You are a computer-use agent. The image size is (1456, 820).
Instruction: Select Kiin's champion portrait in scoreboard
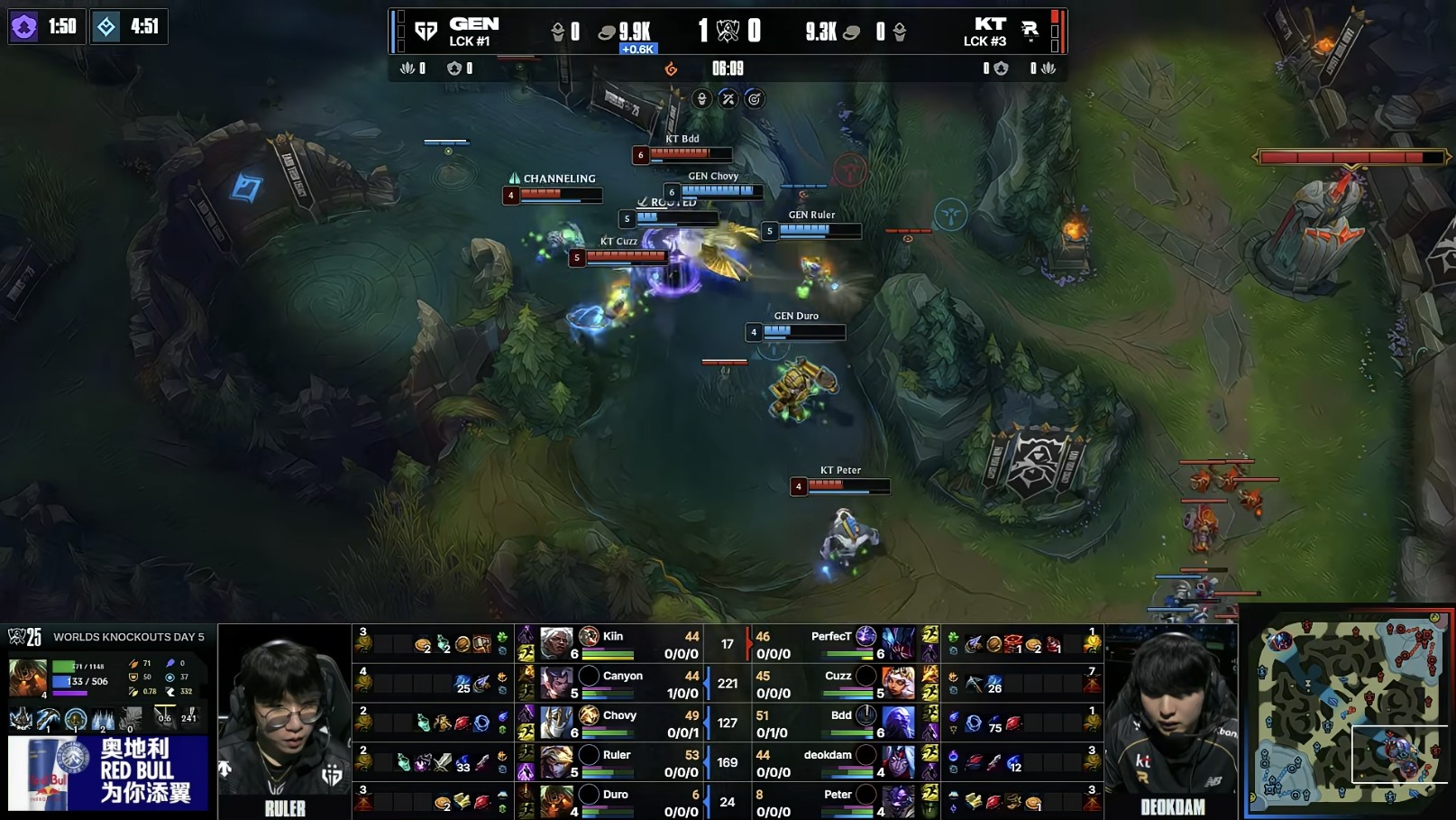[x=556, y=643]
